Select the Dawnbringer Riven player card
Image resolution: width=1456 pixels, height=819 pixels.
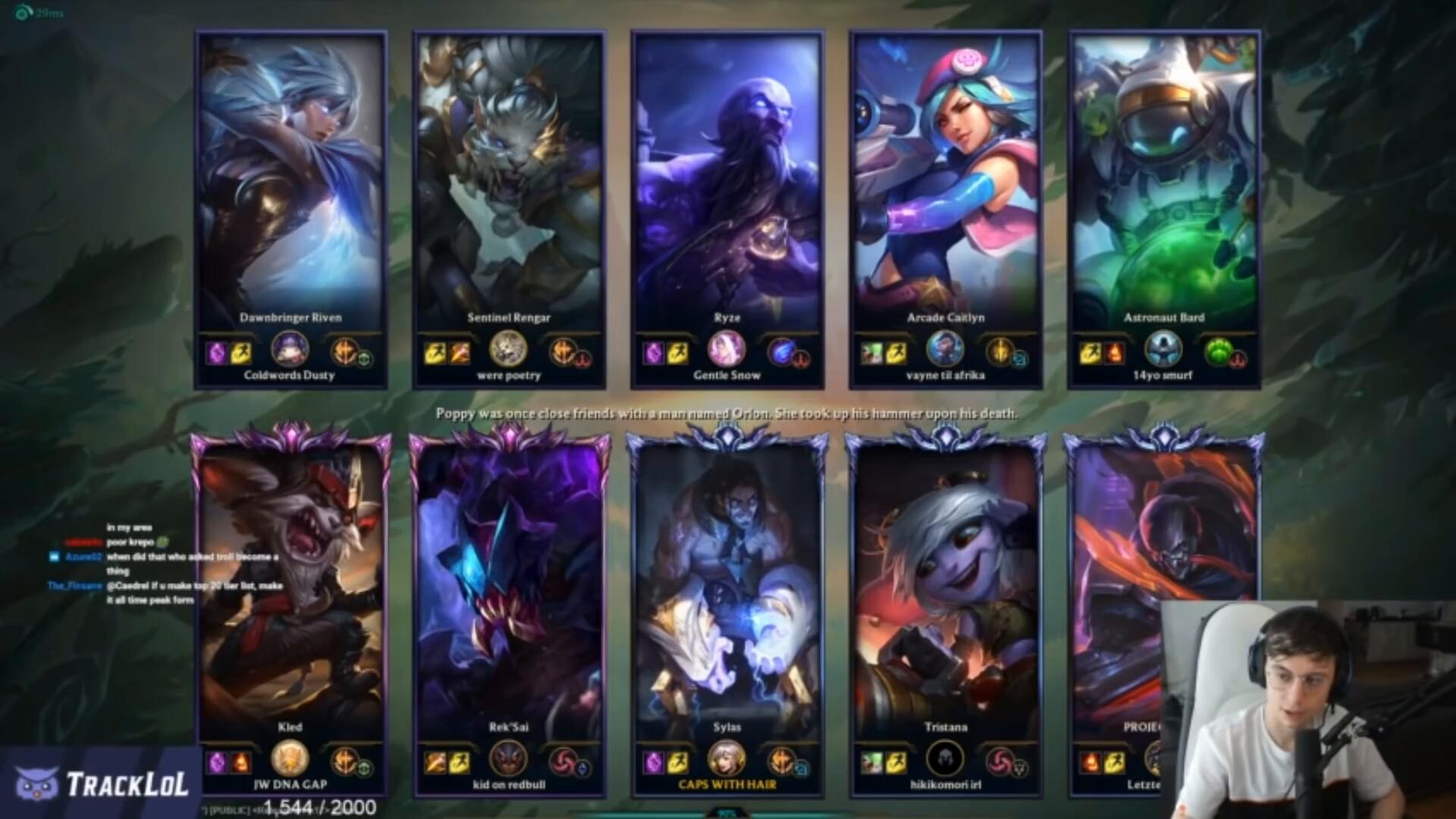point(290,182)
